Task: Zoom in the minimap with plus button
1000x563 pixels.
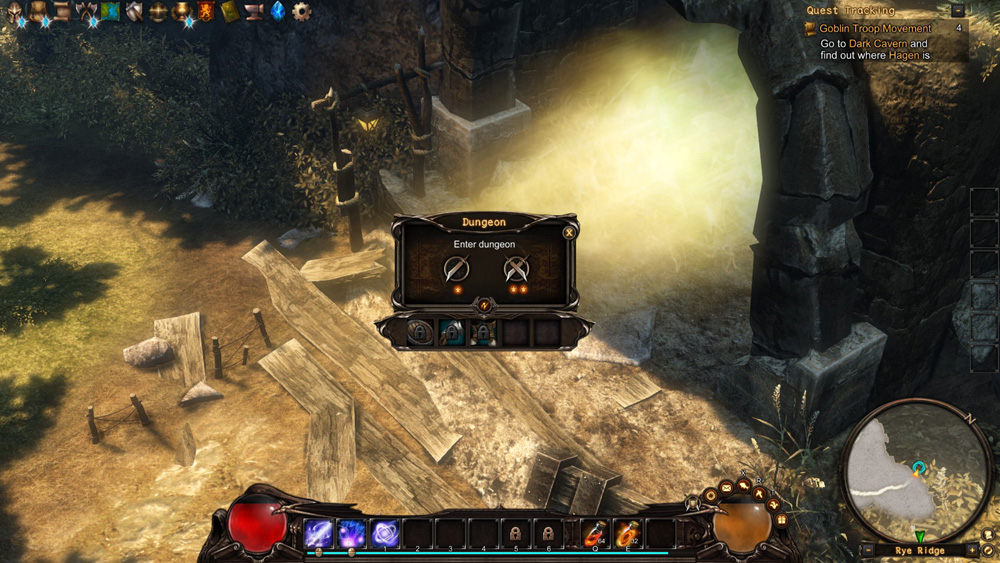Action: 971,550
